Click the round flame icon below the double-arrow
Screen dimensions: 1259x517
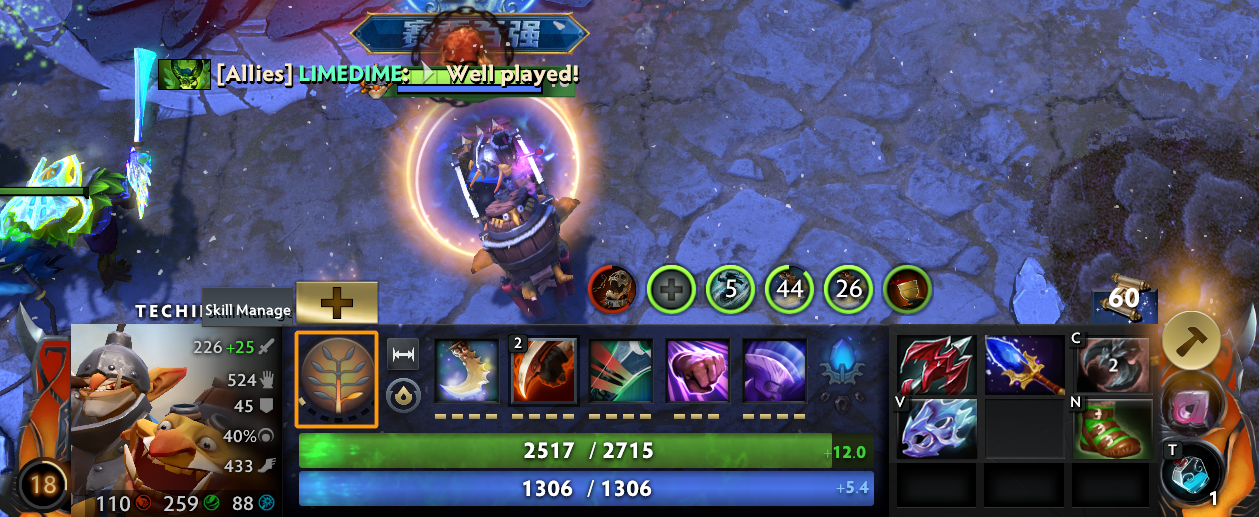pos(403,394)
